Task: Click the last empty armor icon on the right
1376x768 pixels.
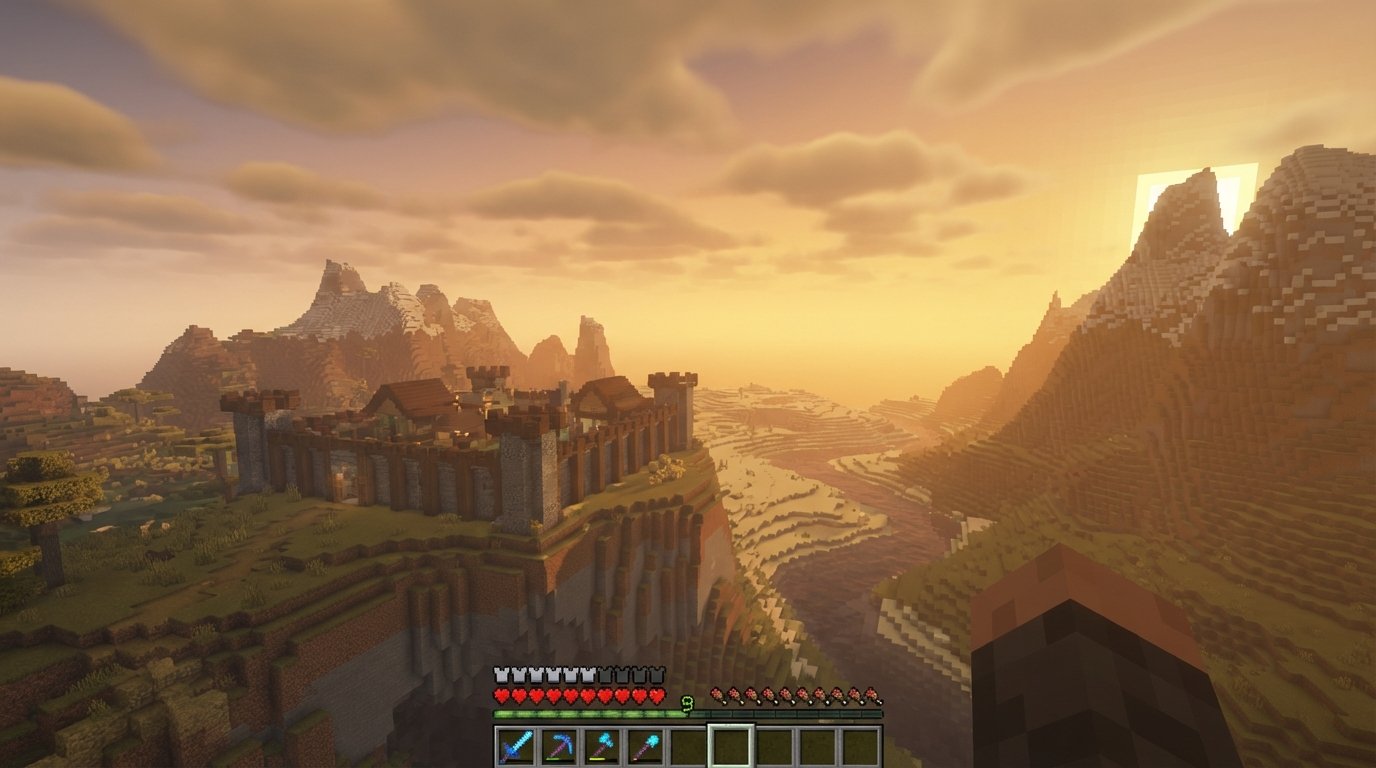Action: [x=657, y=672]
